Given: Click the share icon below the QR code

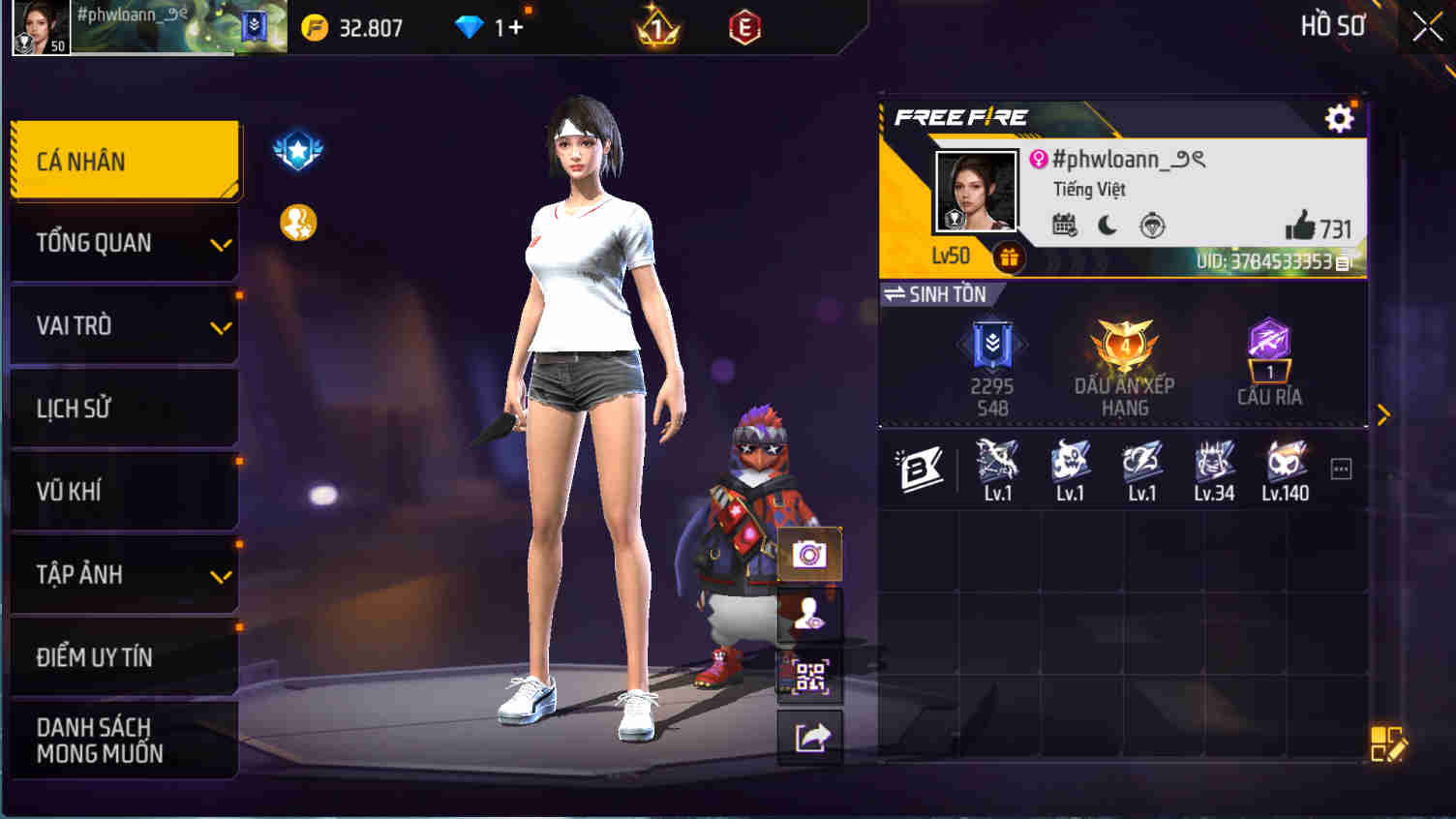Looking at the screenshot, I should click(x=809, y=736).
